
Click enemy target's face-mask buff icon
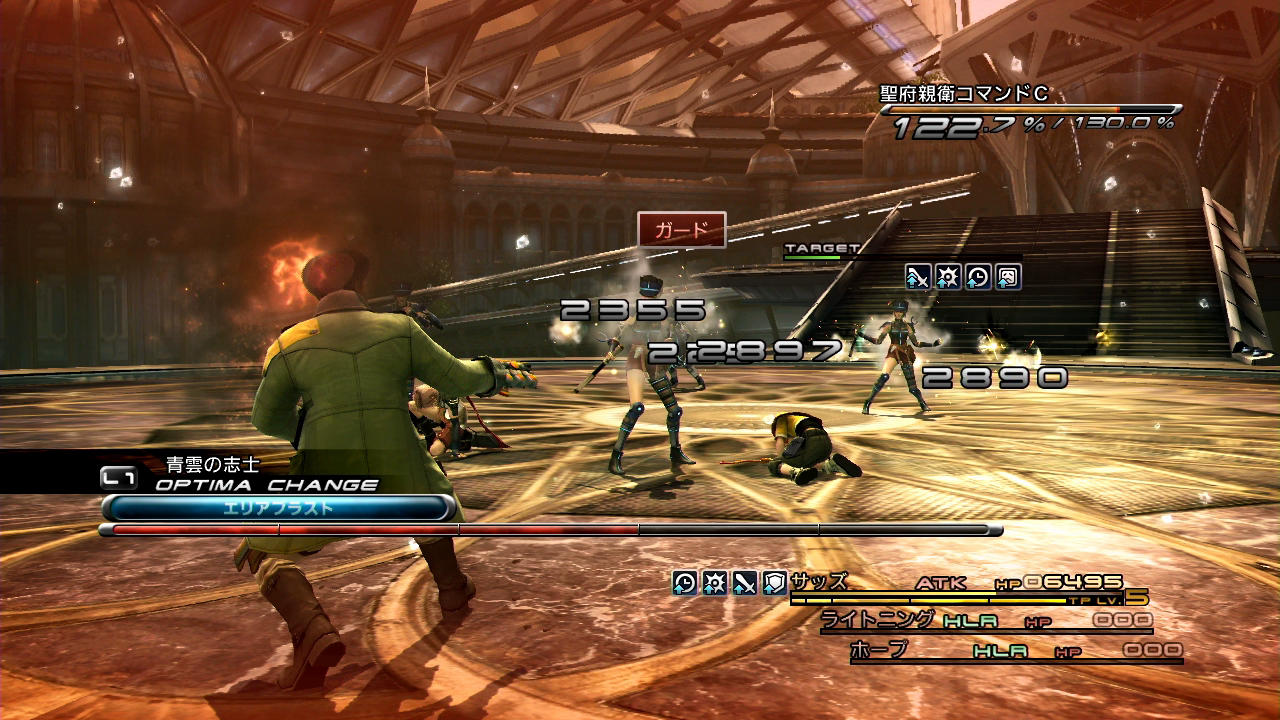click(1008, 277)
